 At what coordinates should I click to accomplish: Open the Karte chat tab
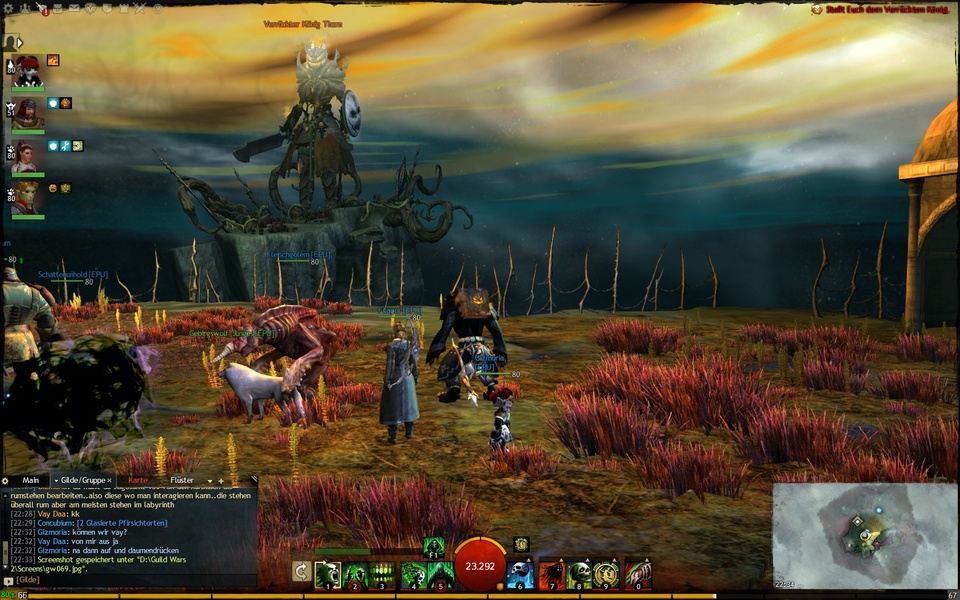pos(137,480)
